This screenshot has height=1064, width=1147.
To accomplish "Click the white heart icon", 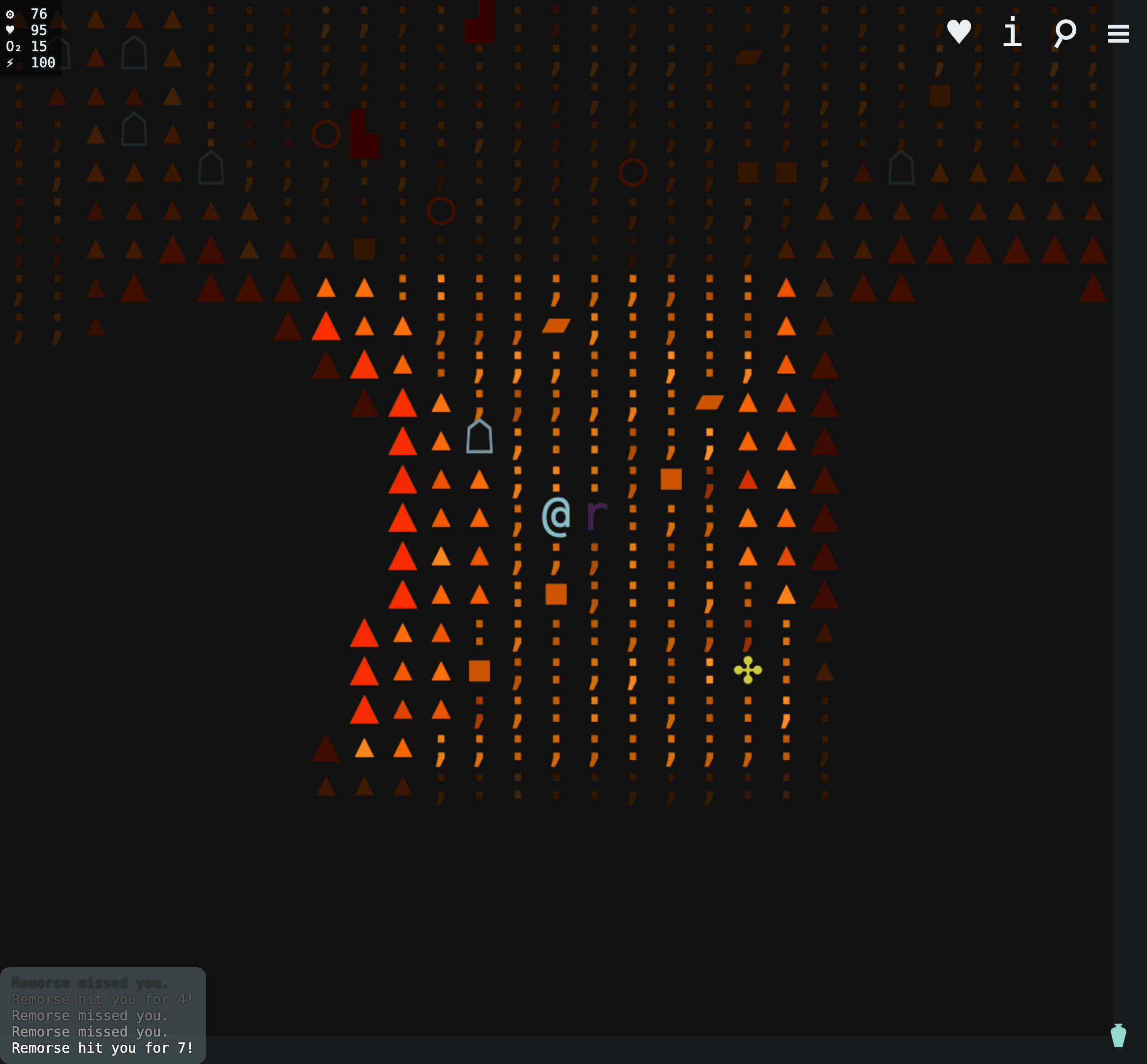I will pos(959,31).
